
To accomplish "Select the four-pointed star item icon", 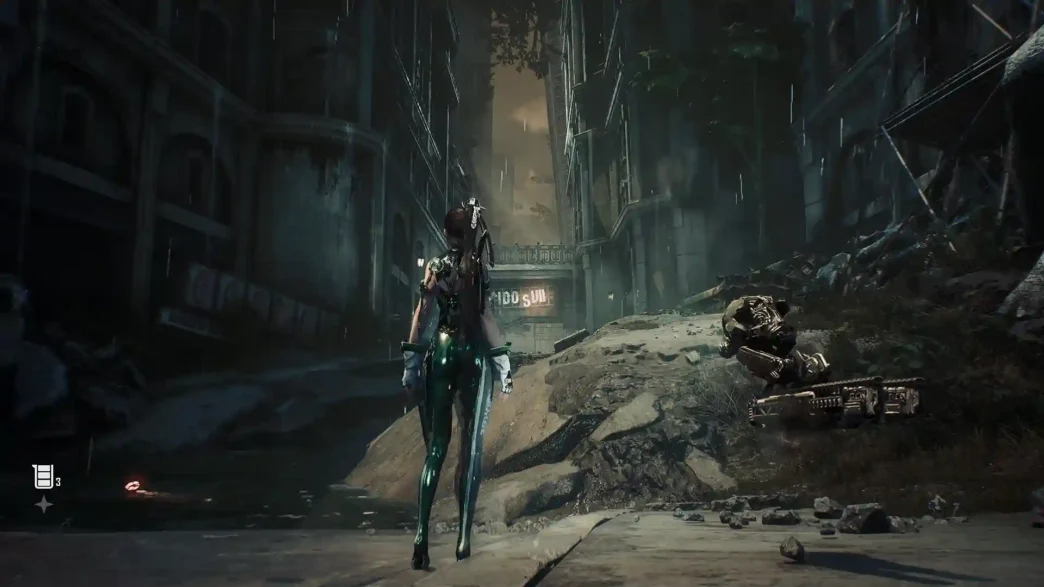I will pos(43,505).
